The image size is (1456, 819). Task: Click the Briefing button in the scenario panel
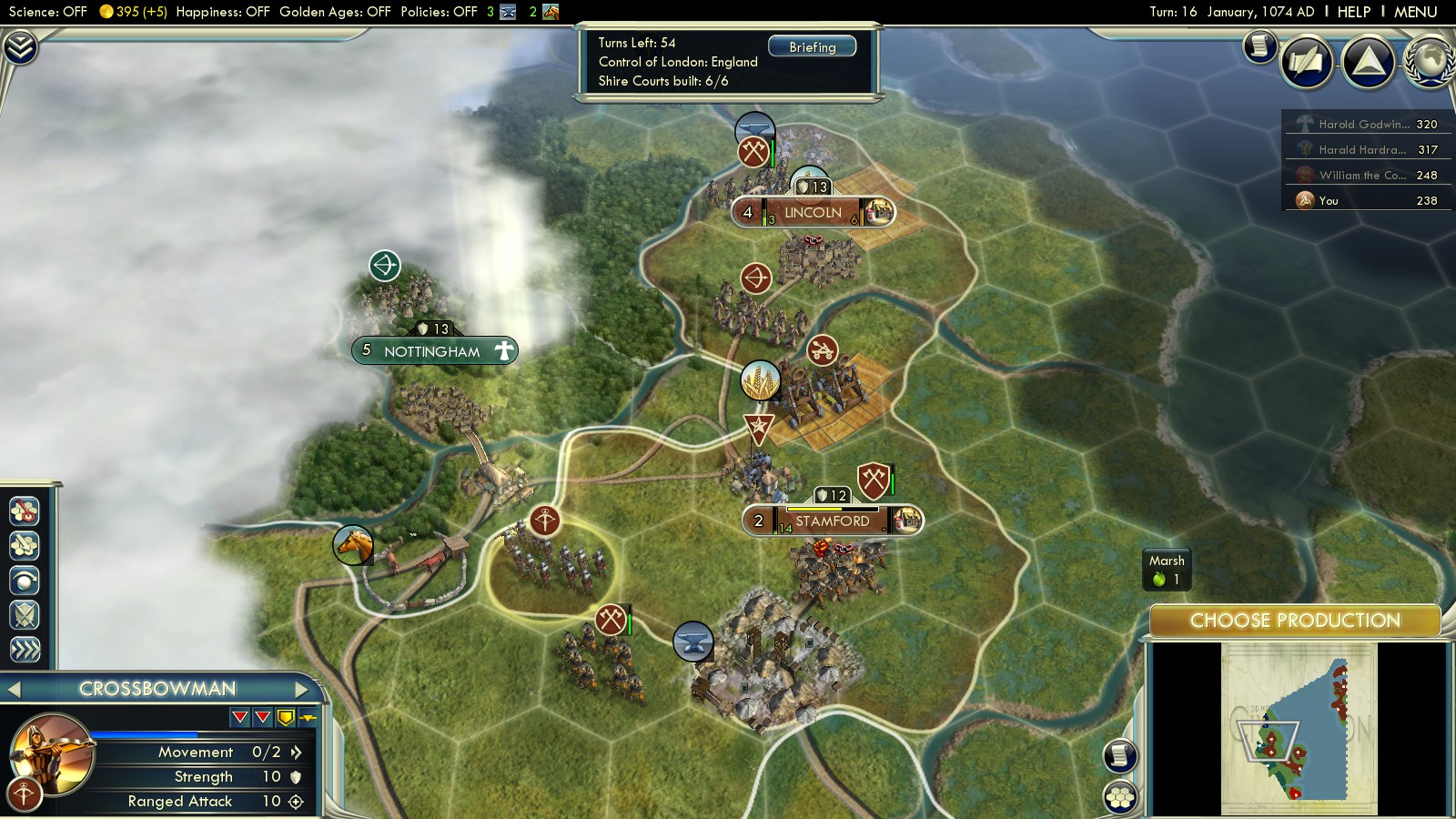coord(812,46)
